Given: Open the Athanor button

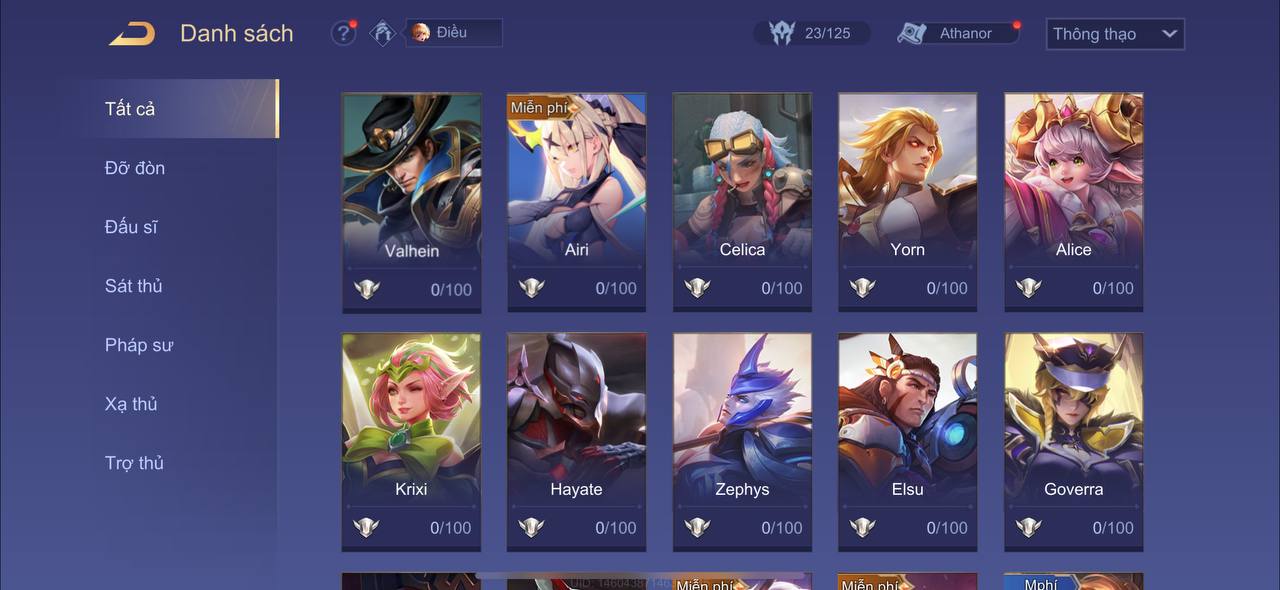Looking at the screenshot, I should (x=958, y=33).
